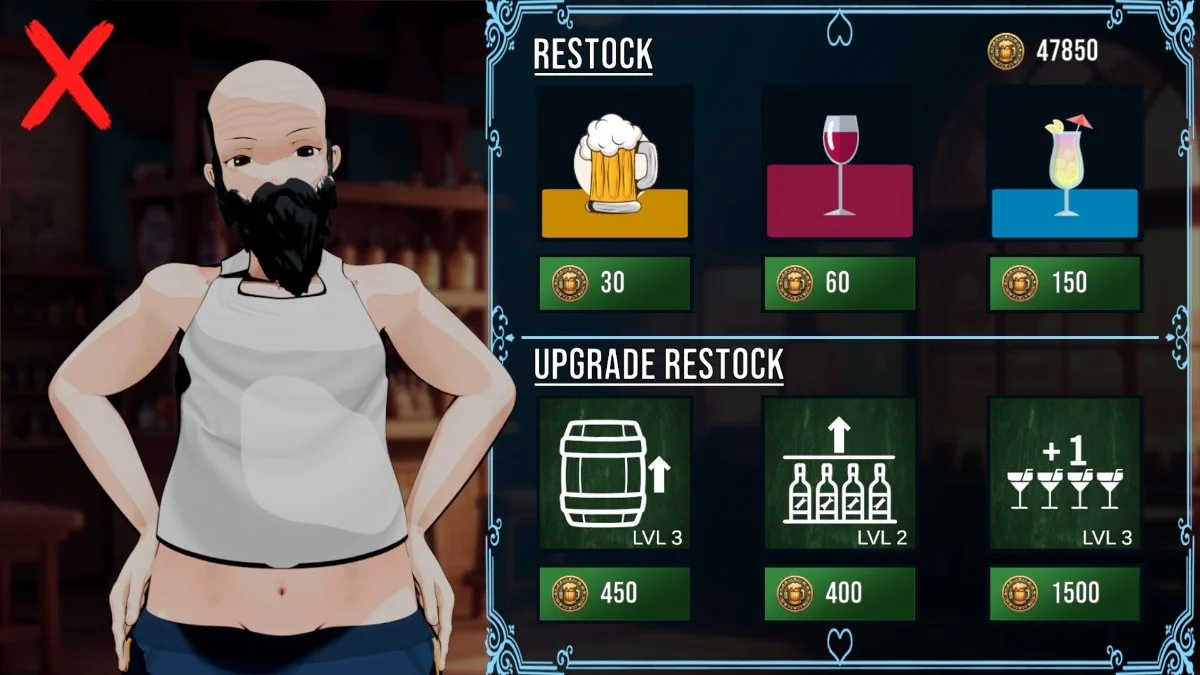Image resolution: width=1200 pixels, height=675 pixels.
Task: Select the barrel upgrade tile
Action: click(x=615, y=473)
